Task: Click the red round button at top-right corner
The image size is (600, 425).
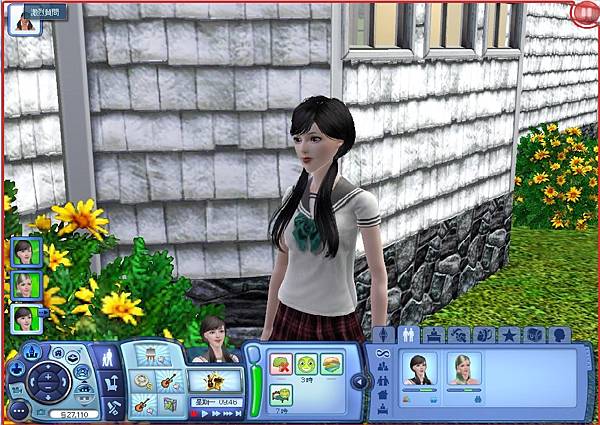Action: [x=586, y=14]
